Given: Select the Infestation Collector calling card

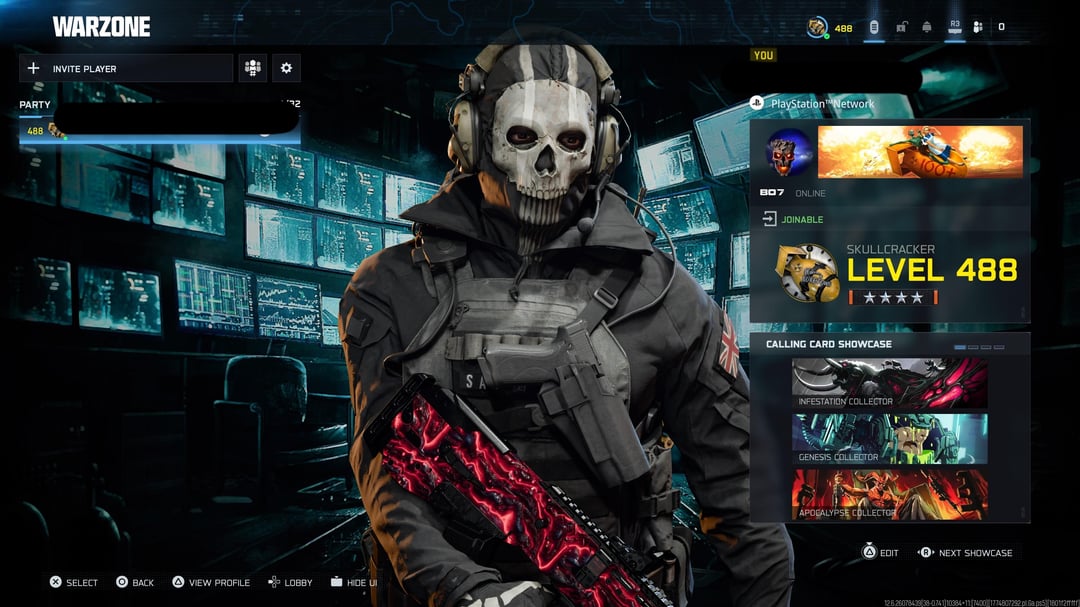Looking at the screenshot, I should tap(889, 384).
